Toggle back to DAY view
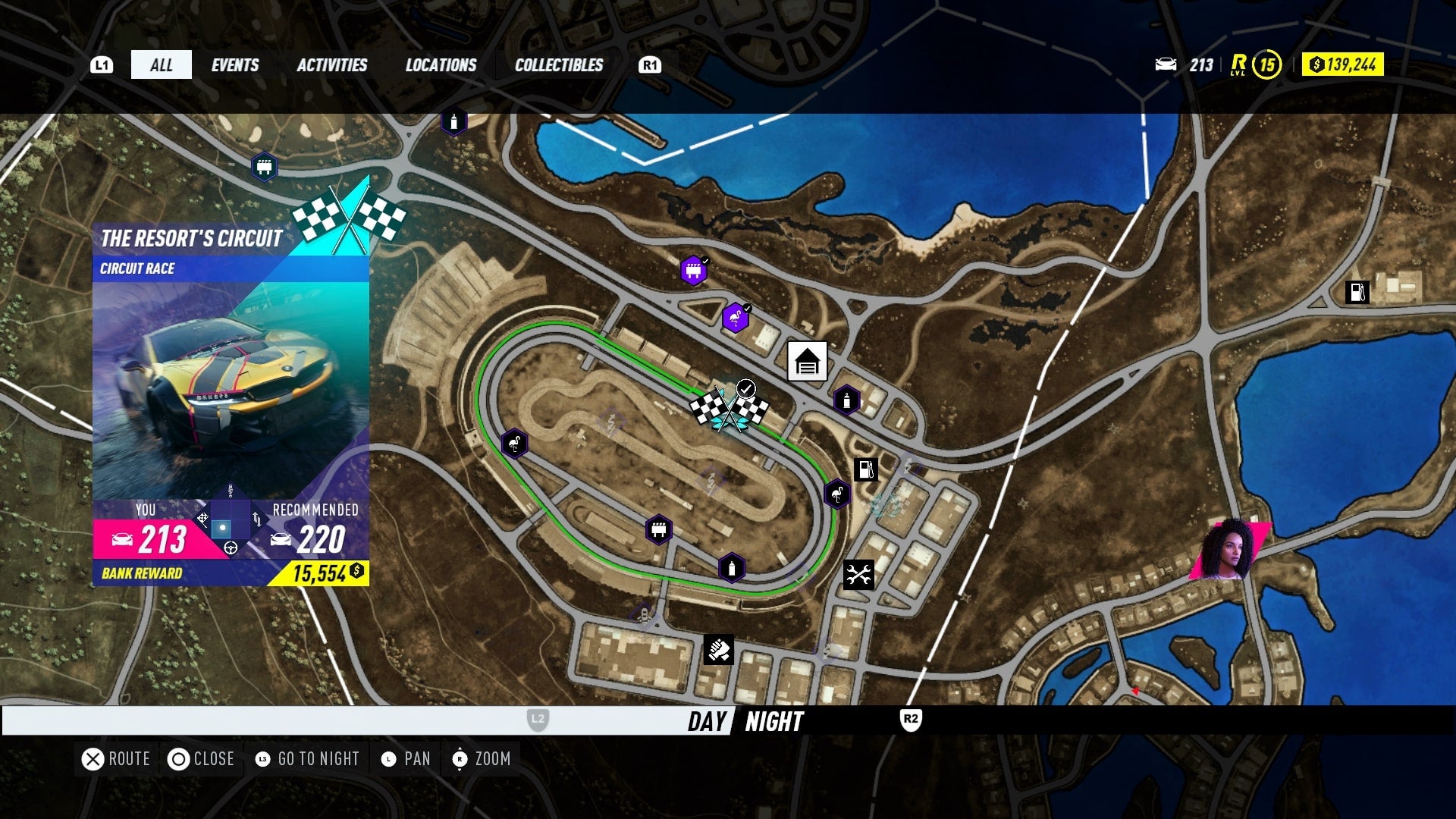 [x=705, y=723]
